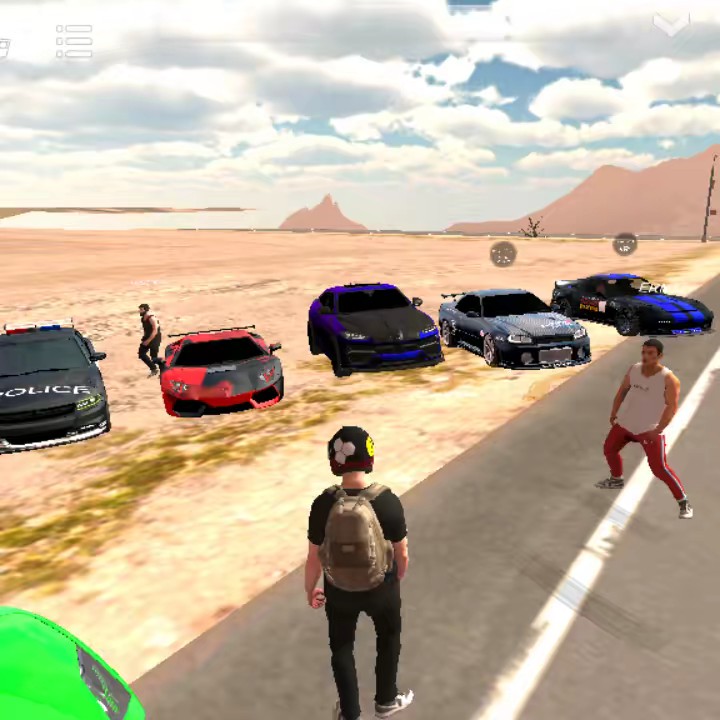Tap the round marker above the grey sports car
720x720 pixels.
pyautogui.click(x=503, y=254)
